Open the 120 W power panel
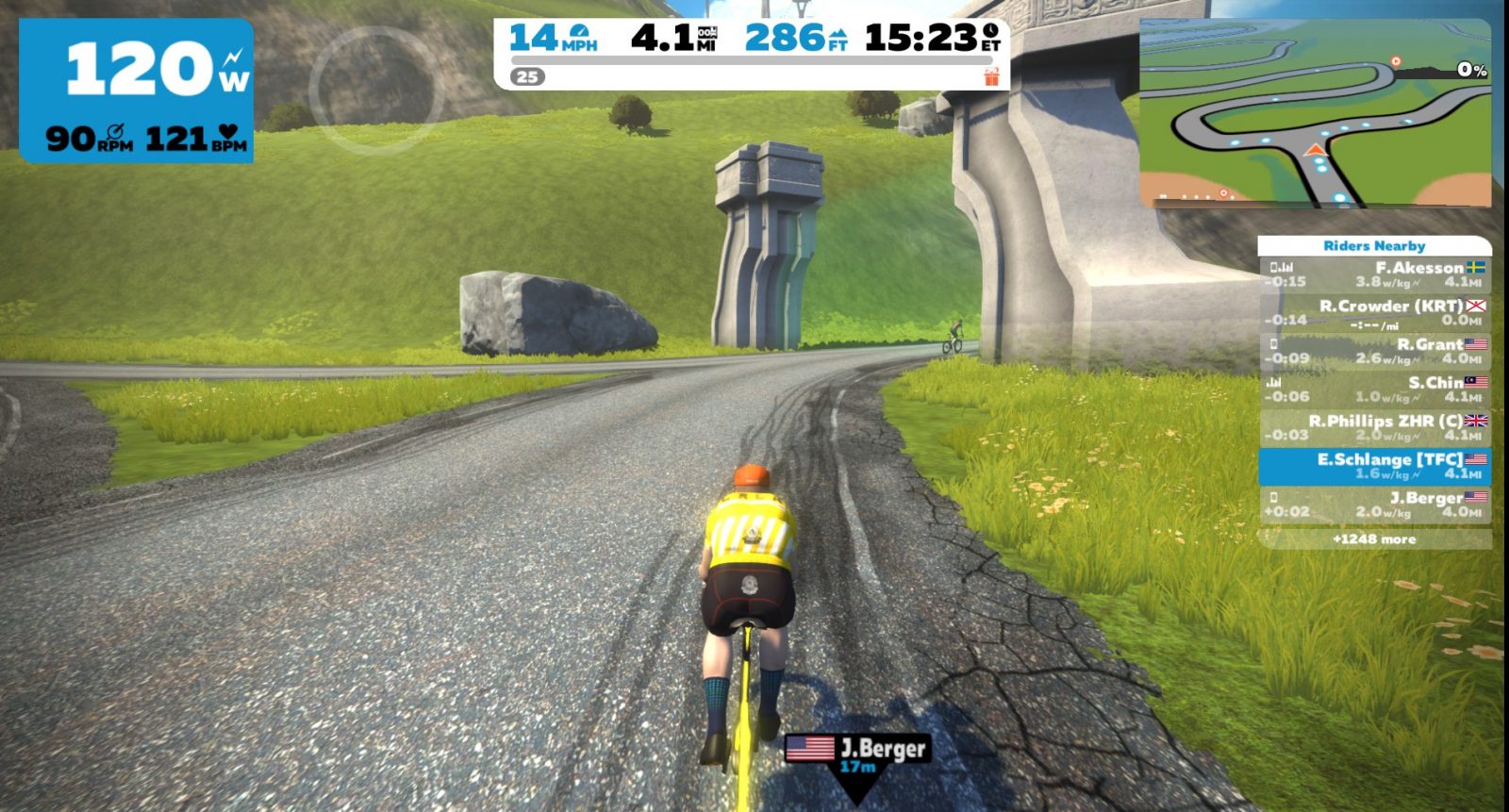 [x=137, y=91]
